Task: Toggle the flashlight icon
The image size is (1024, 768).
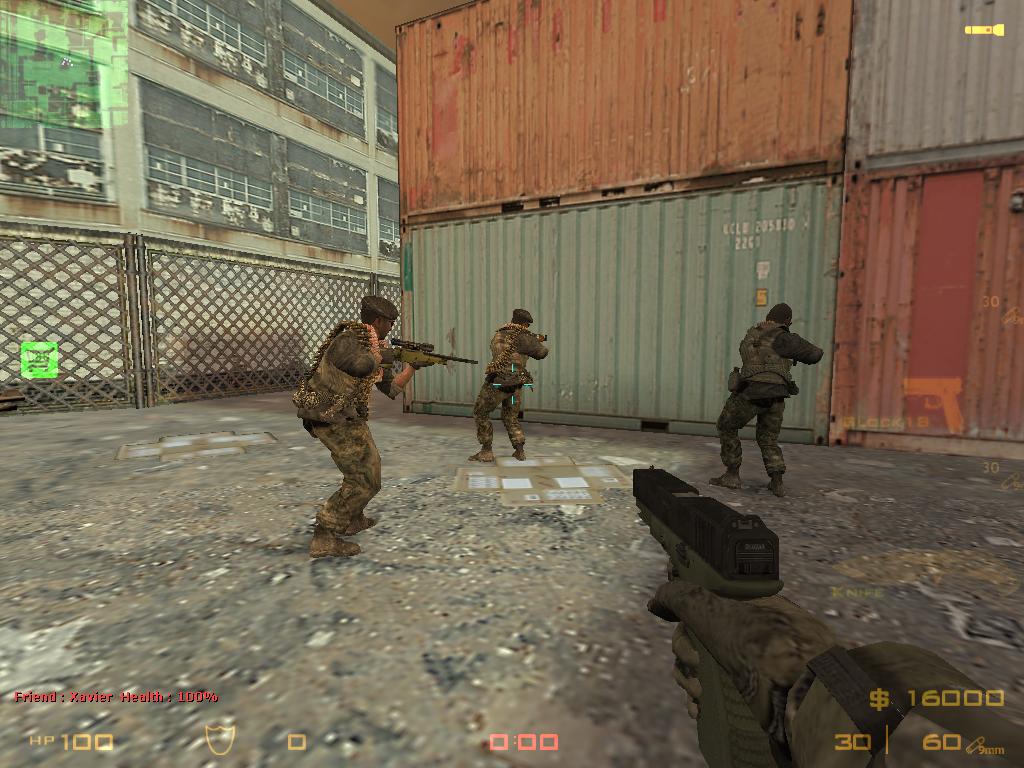Action: click(984, 30)
